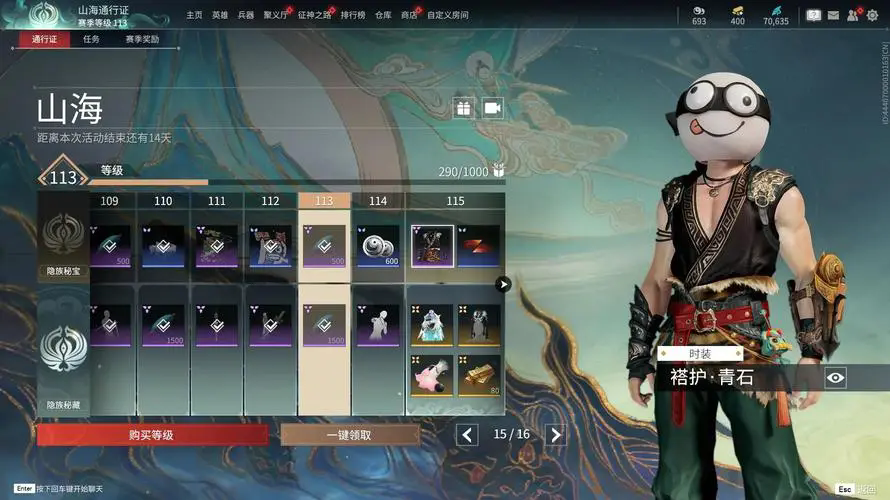This screenshot has width=890, height=500.
Task: Click the 购买等级 button
Action: pyautogui.click(x=152, y=435)
